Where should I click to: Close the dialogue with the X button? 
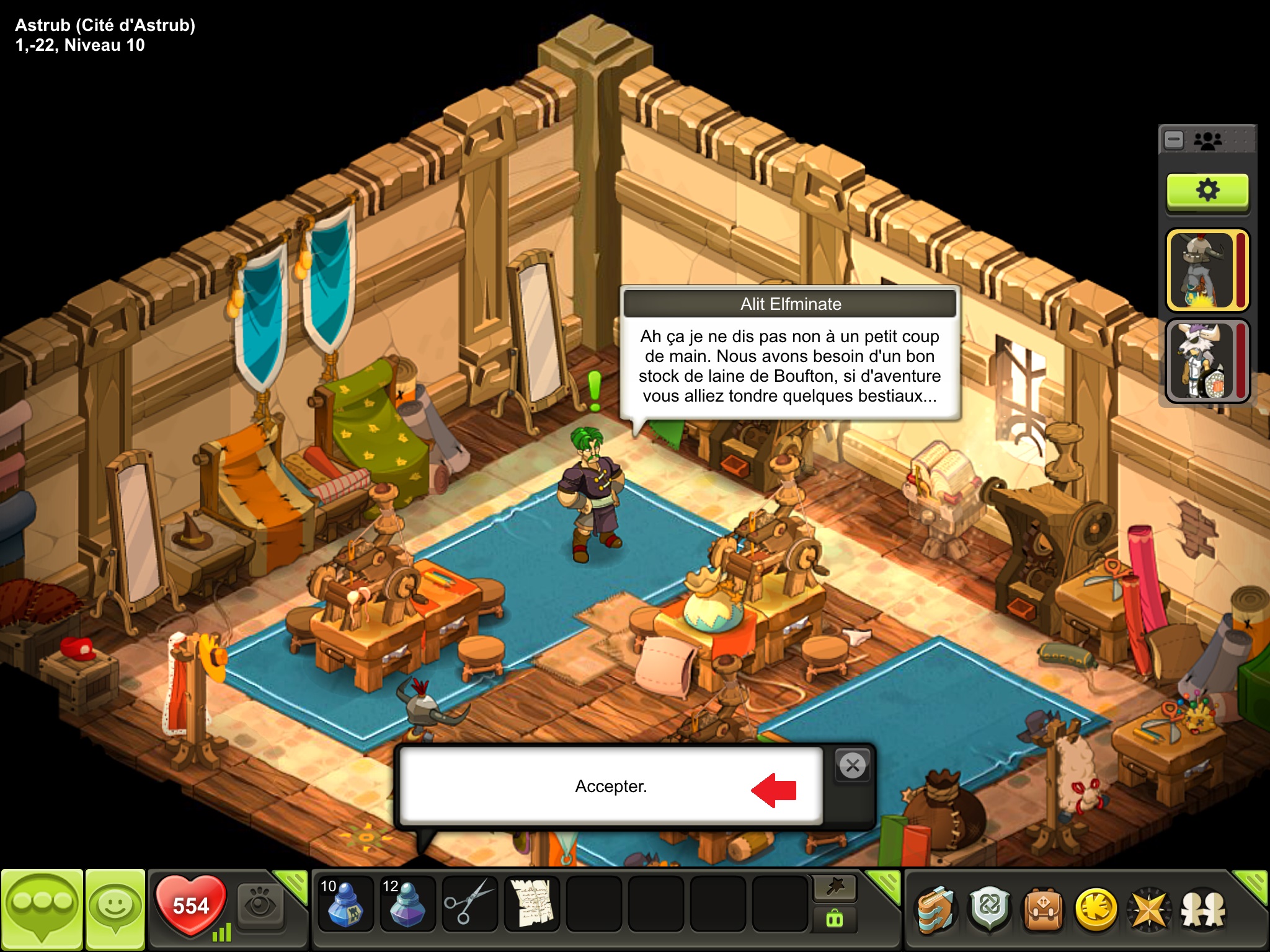click(x=853, y=766)
